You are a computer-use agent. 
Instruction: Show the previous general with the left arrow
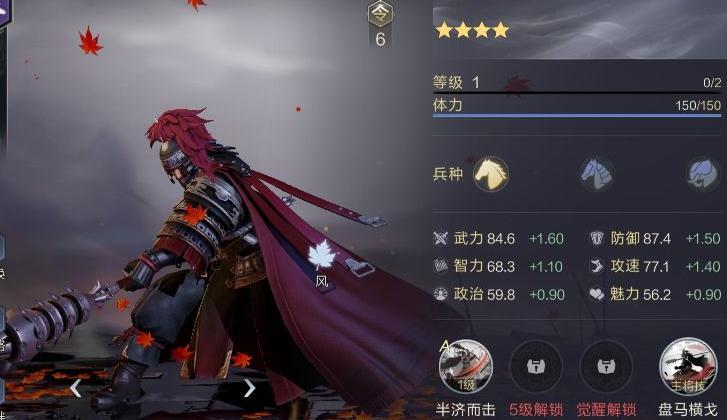(75, 387)
